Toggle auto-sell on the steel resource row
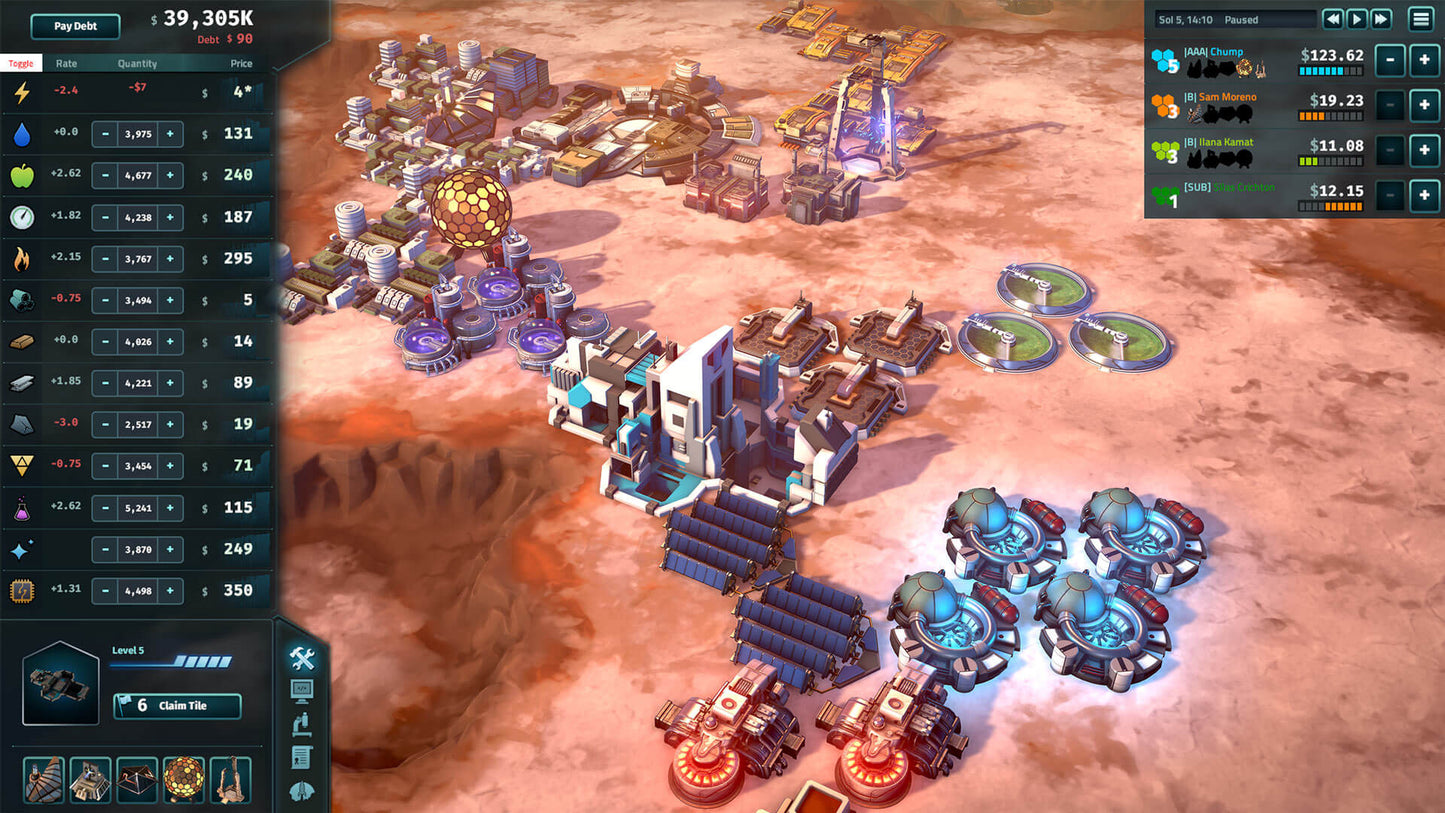This screenshot has width=1445, height=813. 22,383
